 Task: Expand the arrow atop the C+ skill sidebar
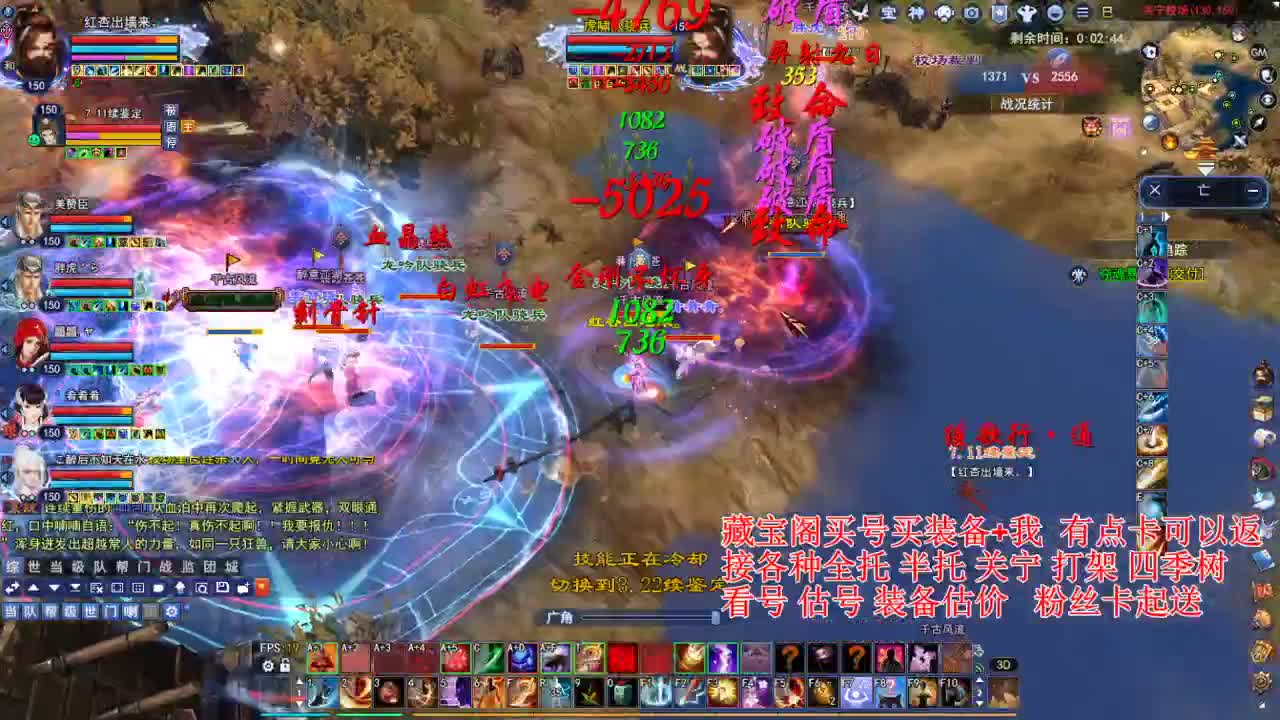coord(1166,216)
